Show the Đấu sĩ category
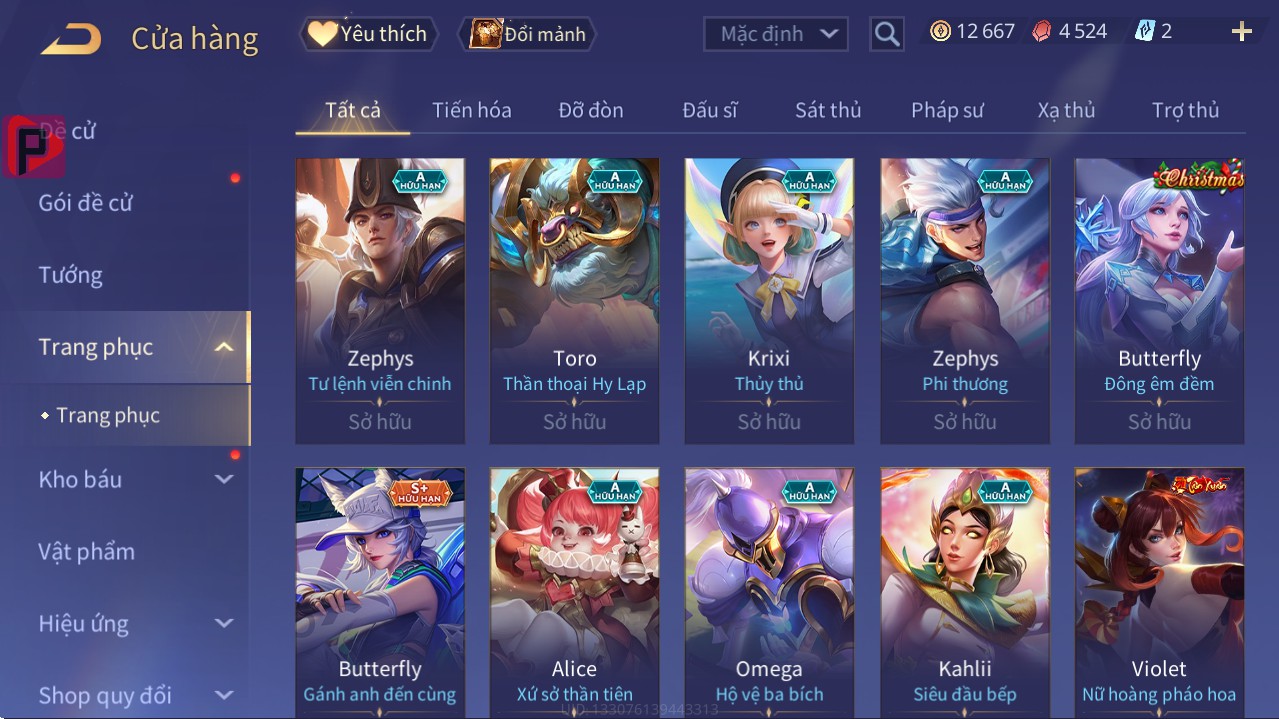The image size is (1279, 719). tap(709, 110)
